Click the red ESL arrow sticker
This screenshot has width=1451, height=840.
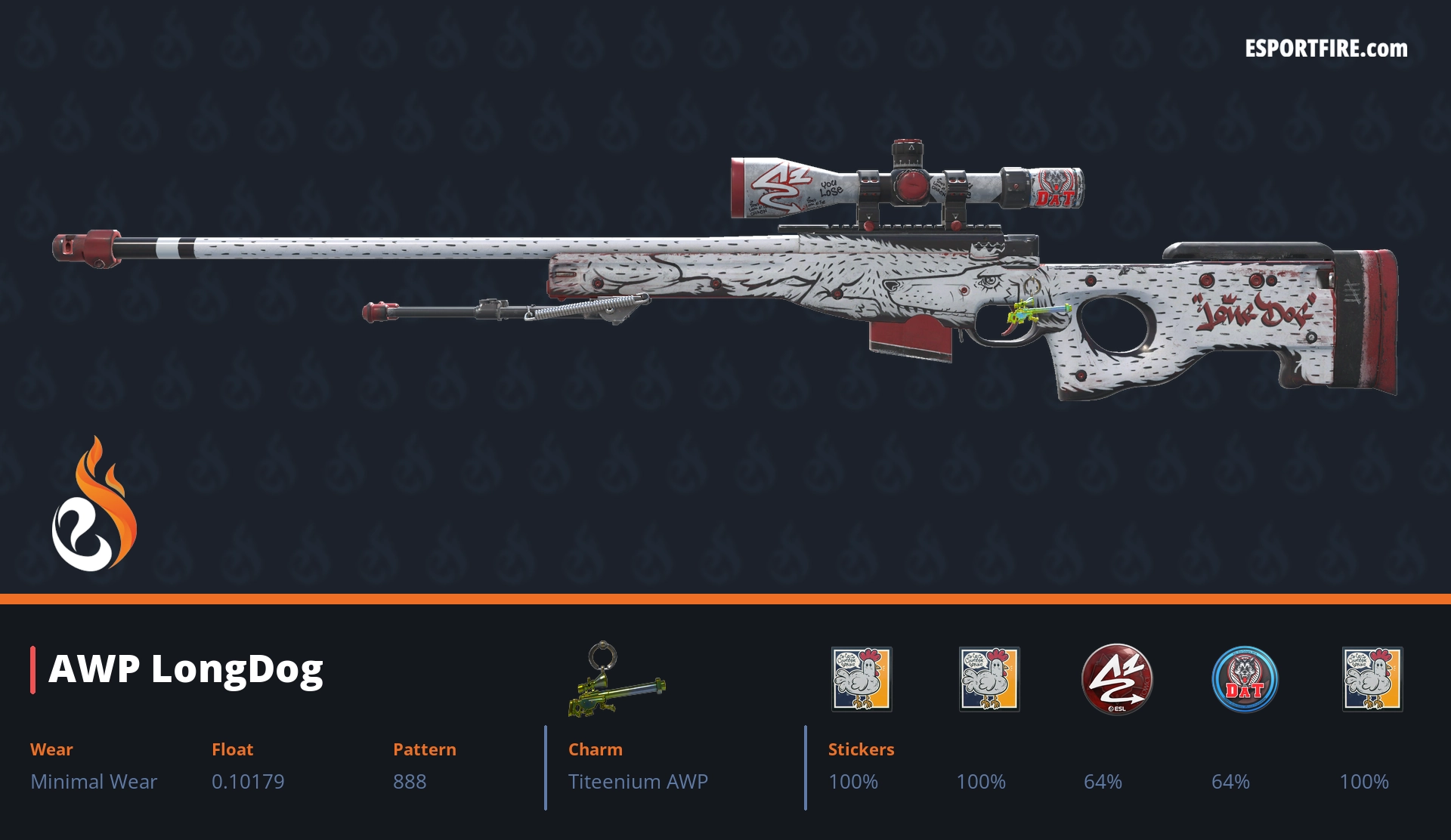click(1116, 678)
